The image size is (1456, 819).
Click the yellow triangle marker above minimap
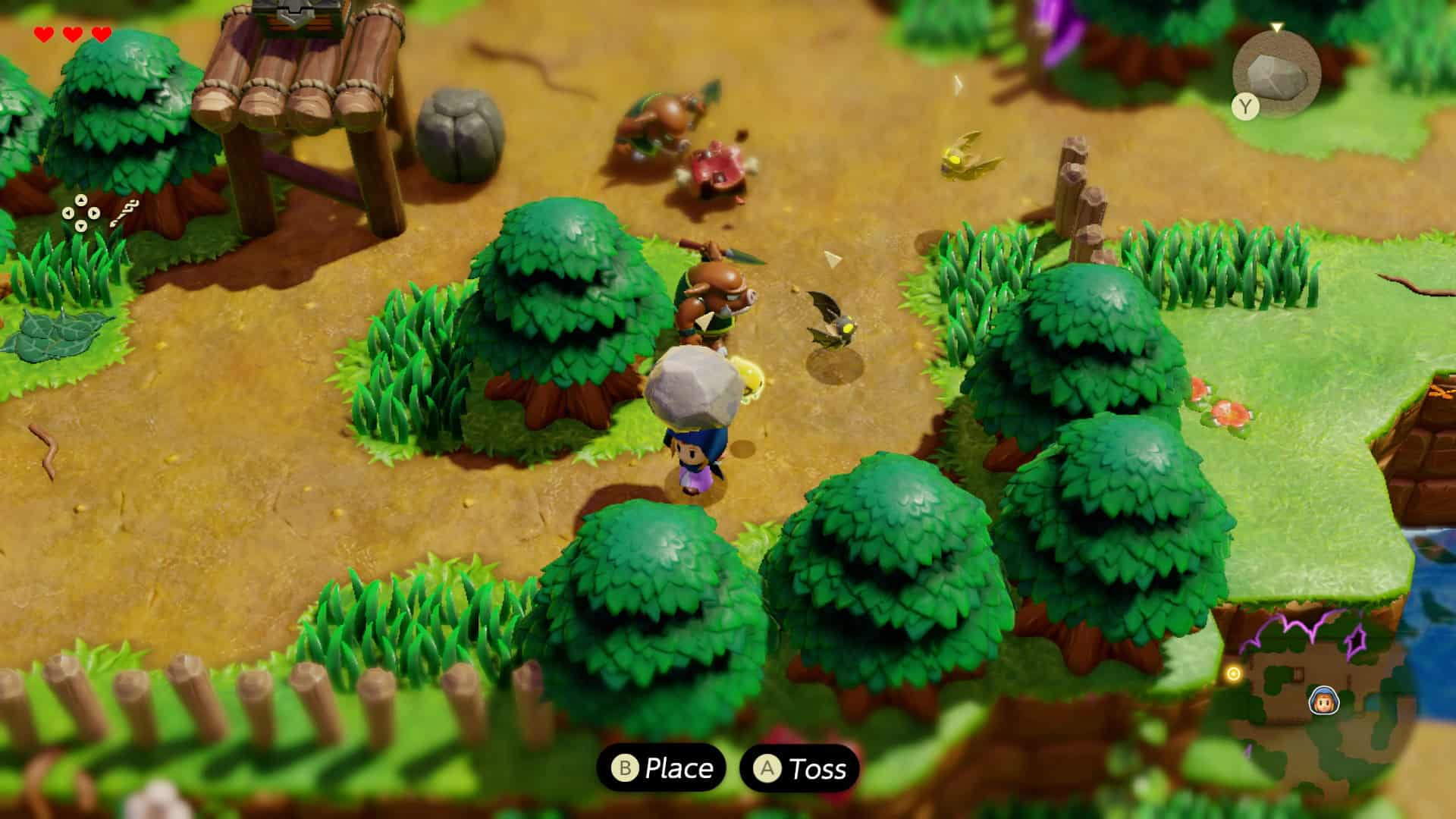pyautogui.click(x=1276, y=26)
